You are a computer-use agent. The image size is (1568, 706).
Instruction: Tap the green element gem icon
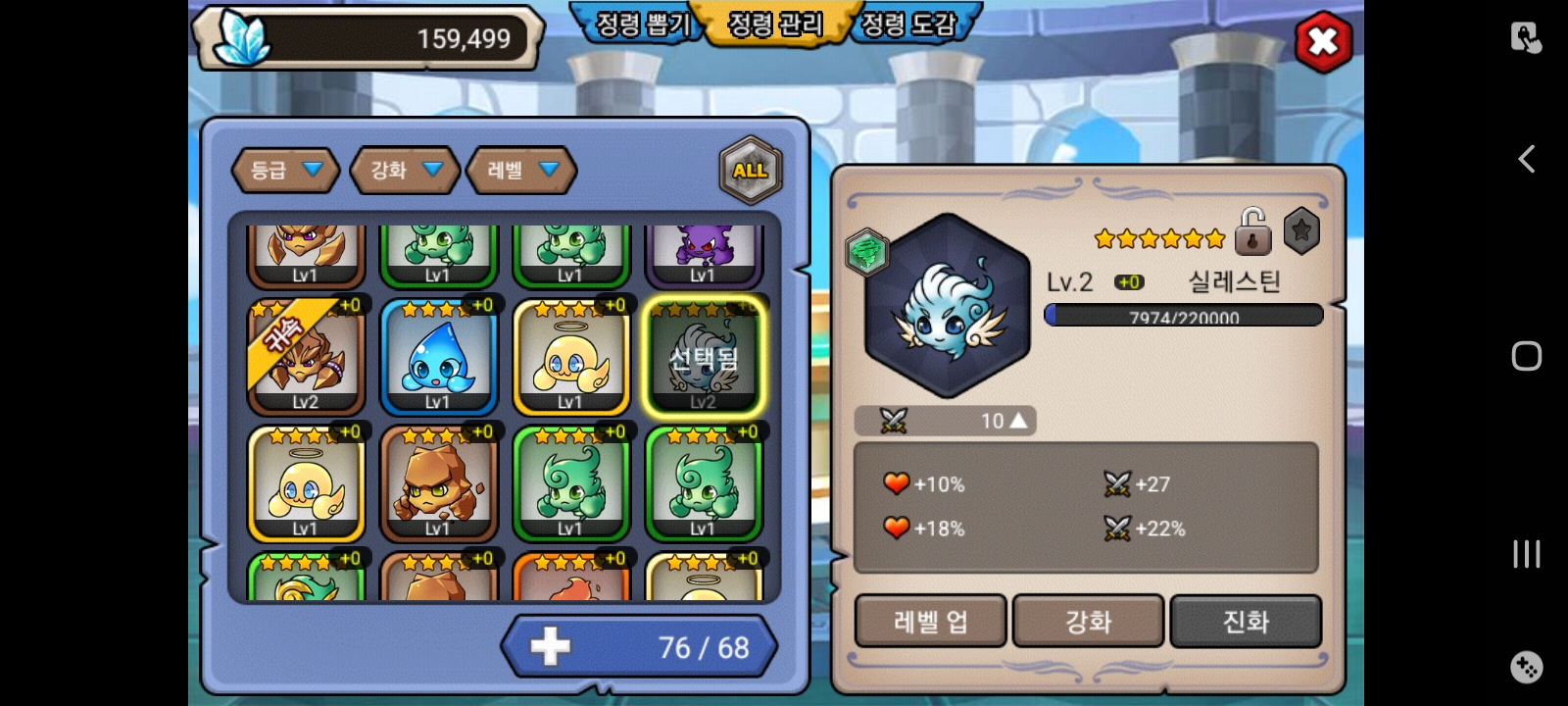[x=866, y=253]
